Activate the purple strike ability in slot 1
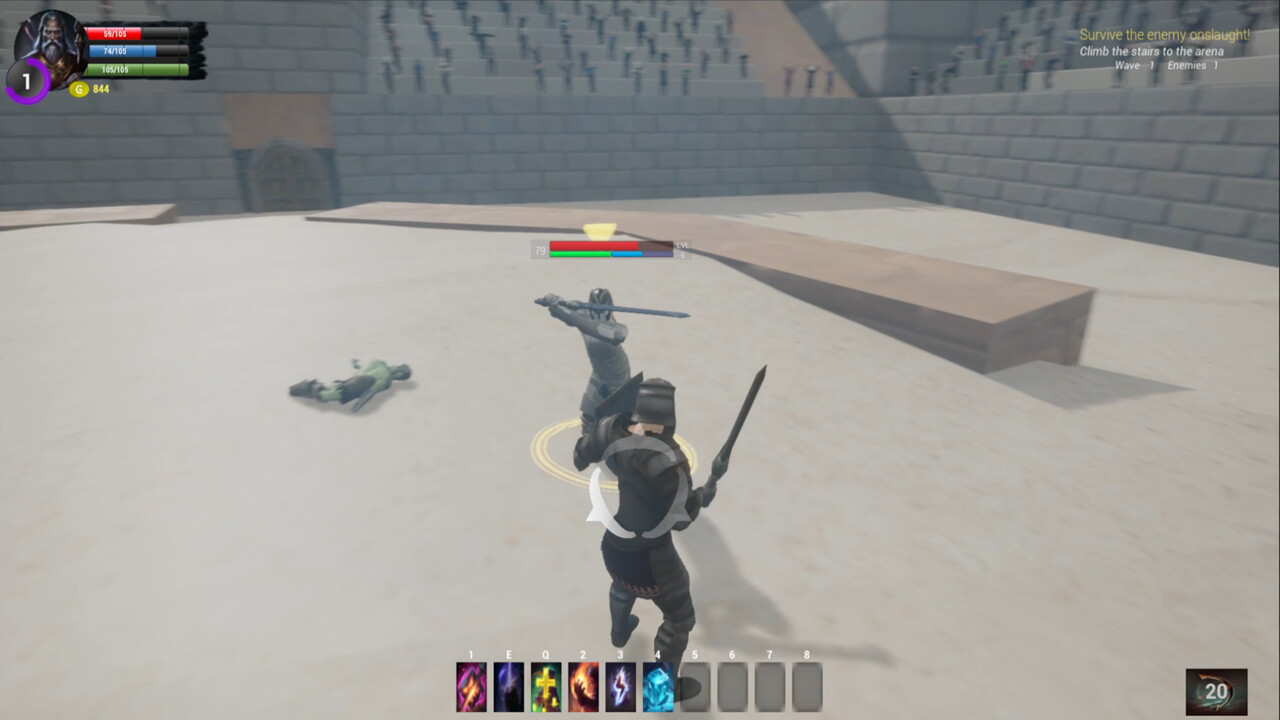Viewport: 1280px width, 720px height. tap(471, 686)
